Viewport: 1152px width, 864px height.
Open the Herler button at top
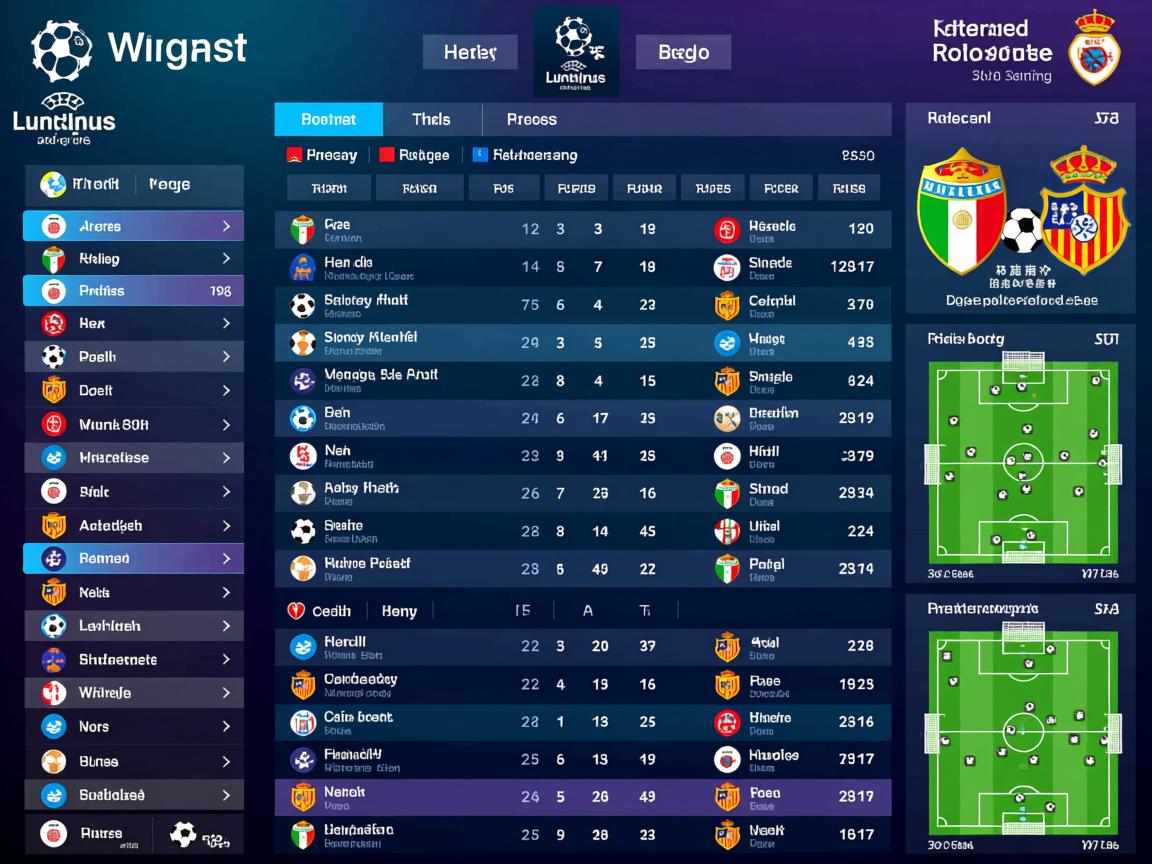point(470,53)
